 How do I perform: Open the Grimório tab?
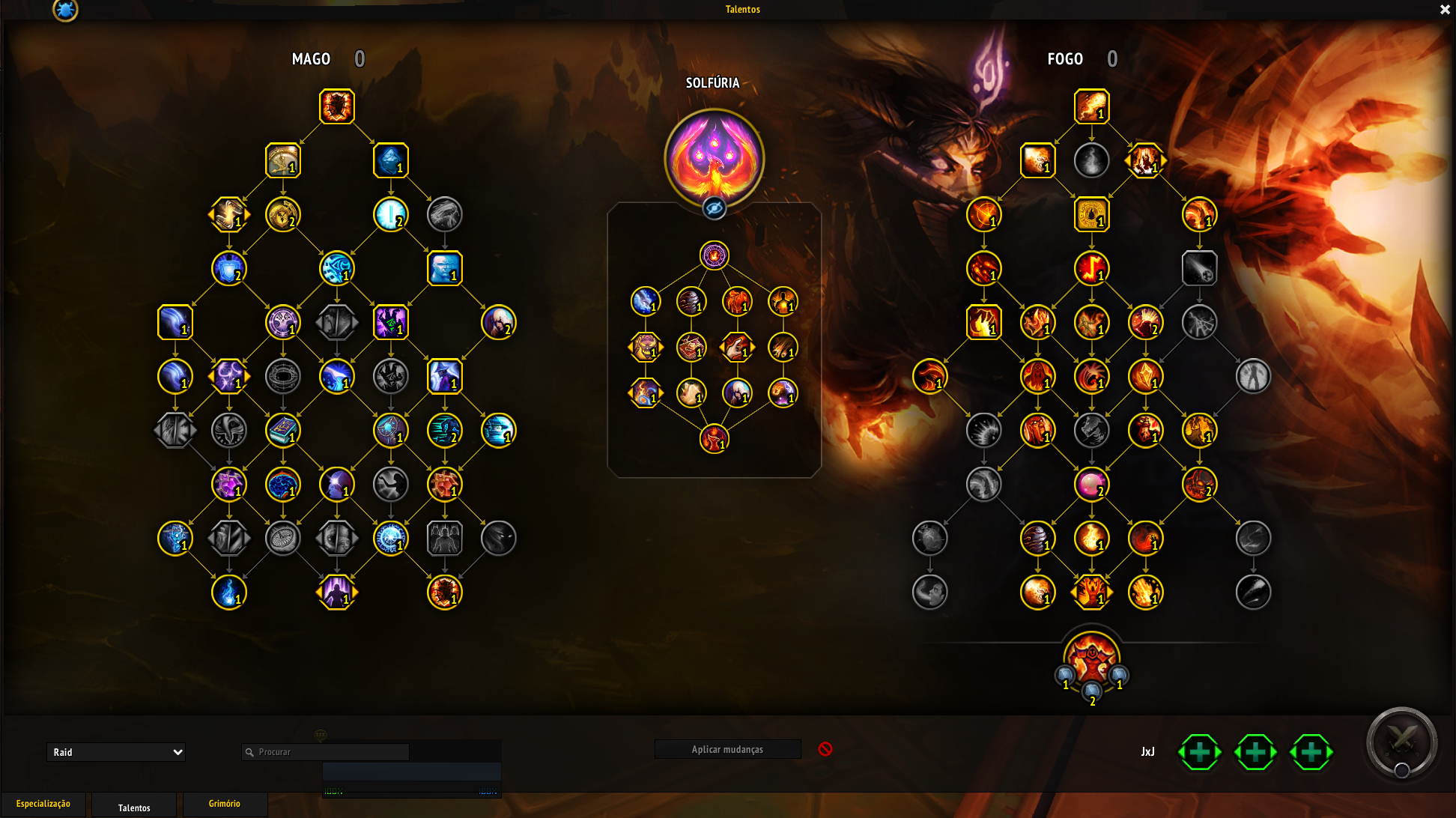(225, 804)
